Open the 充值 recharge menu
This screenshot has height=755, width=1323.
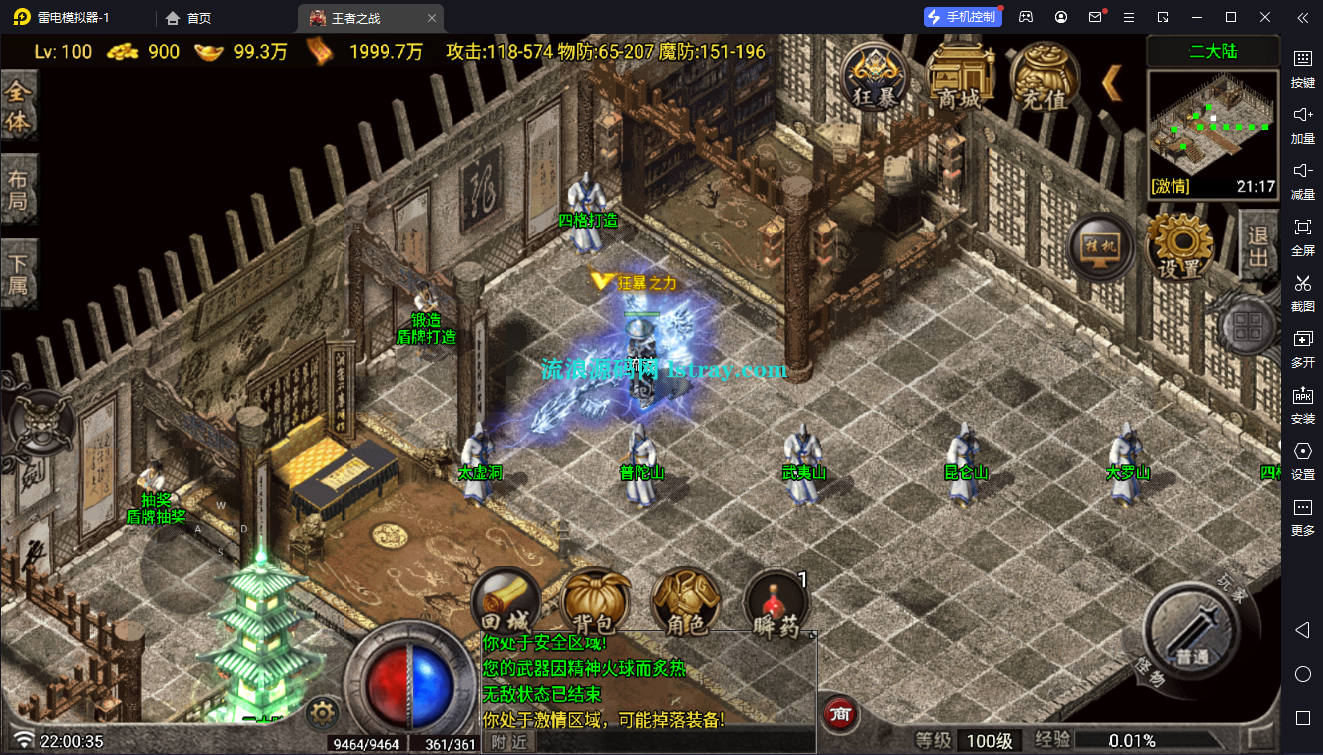[1044, 77]
